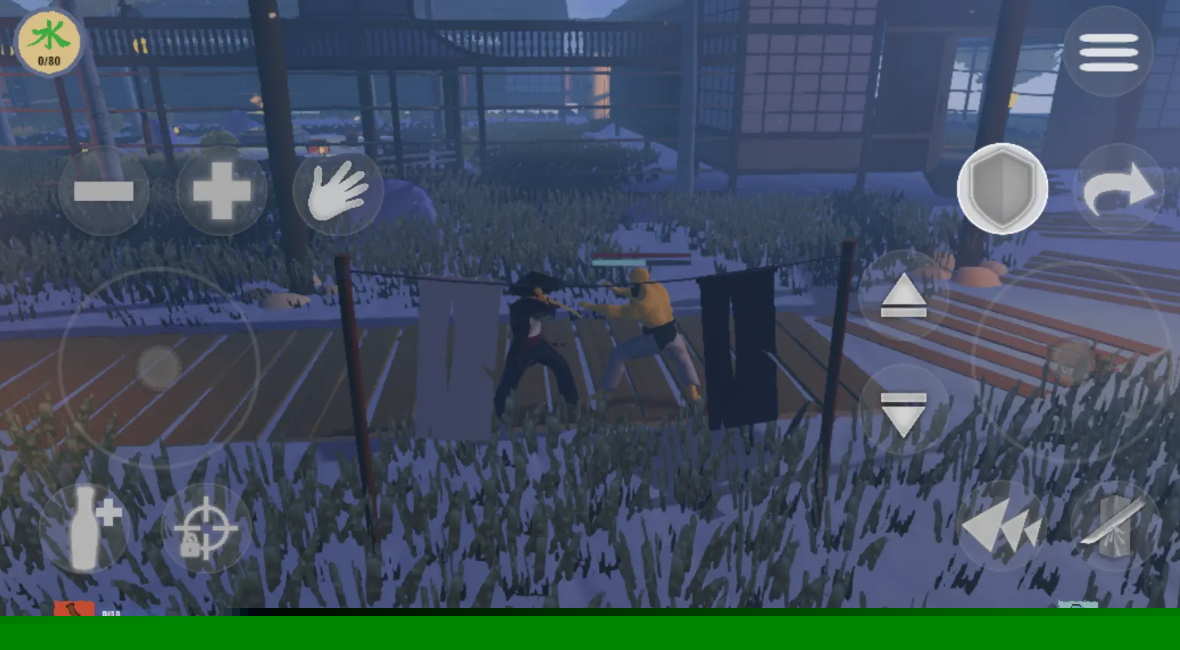
Task: Attack with the sword button
Action: point(1116,525)
